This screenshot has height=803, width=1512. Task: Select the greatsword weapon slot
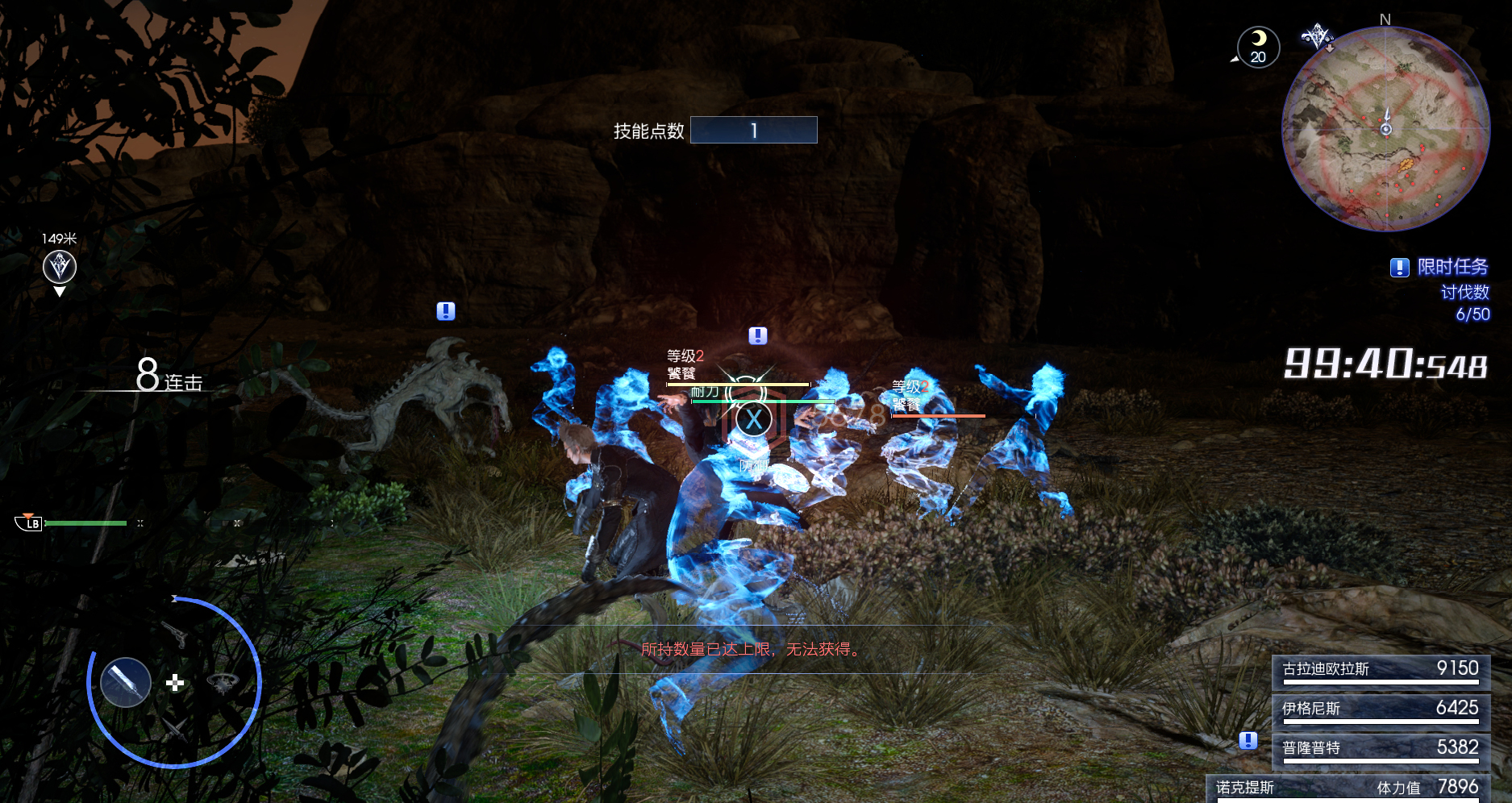(x=126, y=682)
